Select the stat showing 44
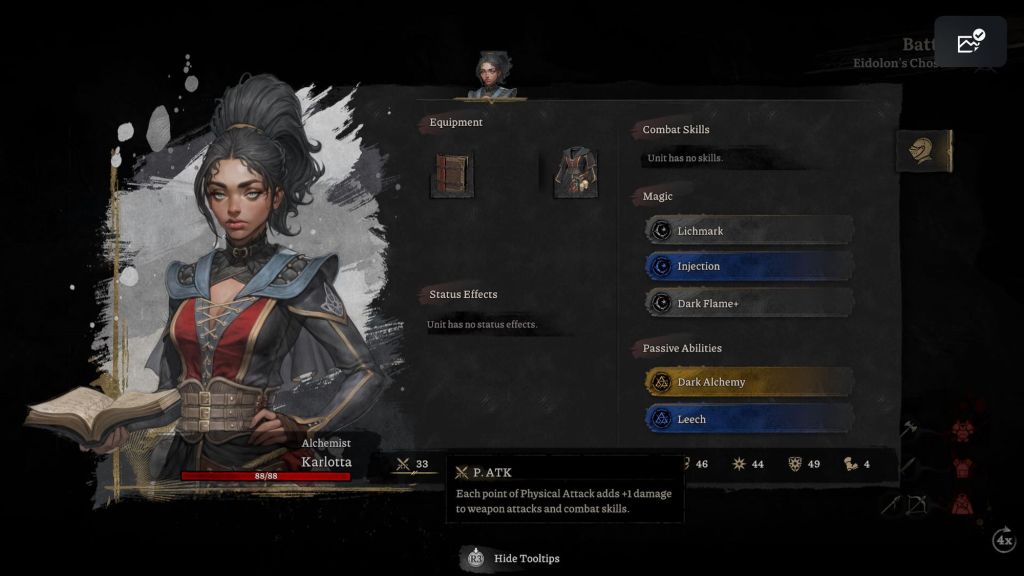 point(749,464)
